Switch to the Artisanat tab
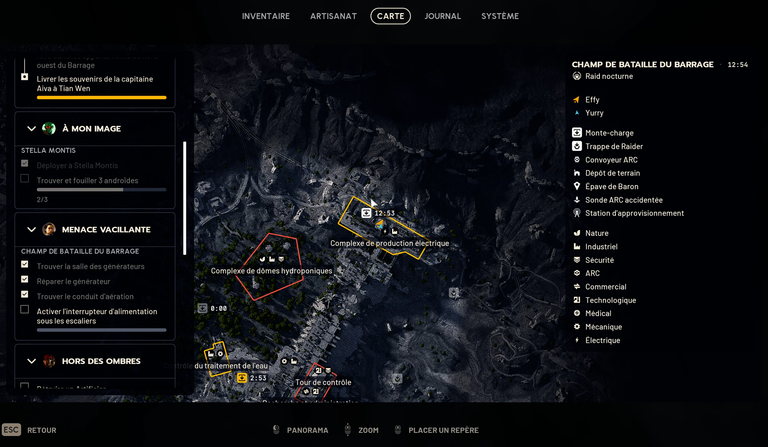This screenshot has height=447, width=768. click(334, 16)
